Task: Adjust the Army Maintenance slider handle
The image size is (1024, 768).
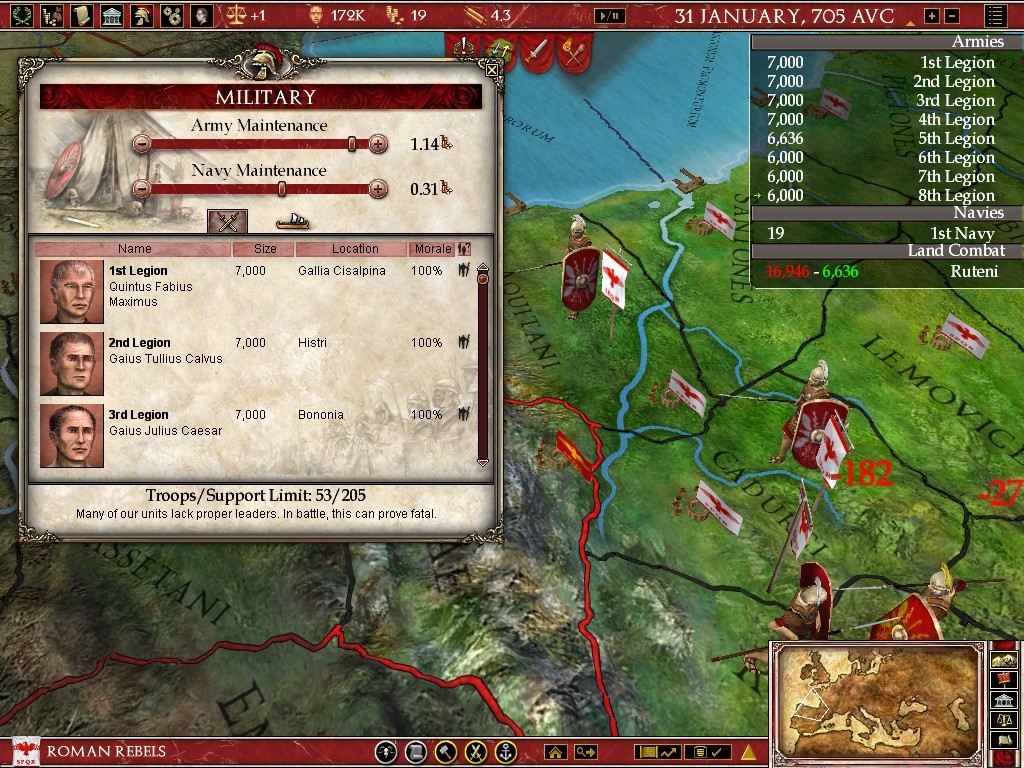Action: point(352,144)
